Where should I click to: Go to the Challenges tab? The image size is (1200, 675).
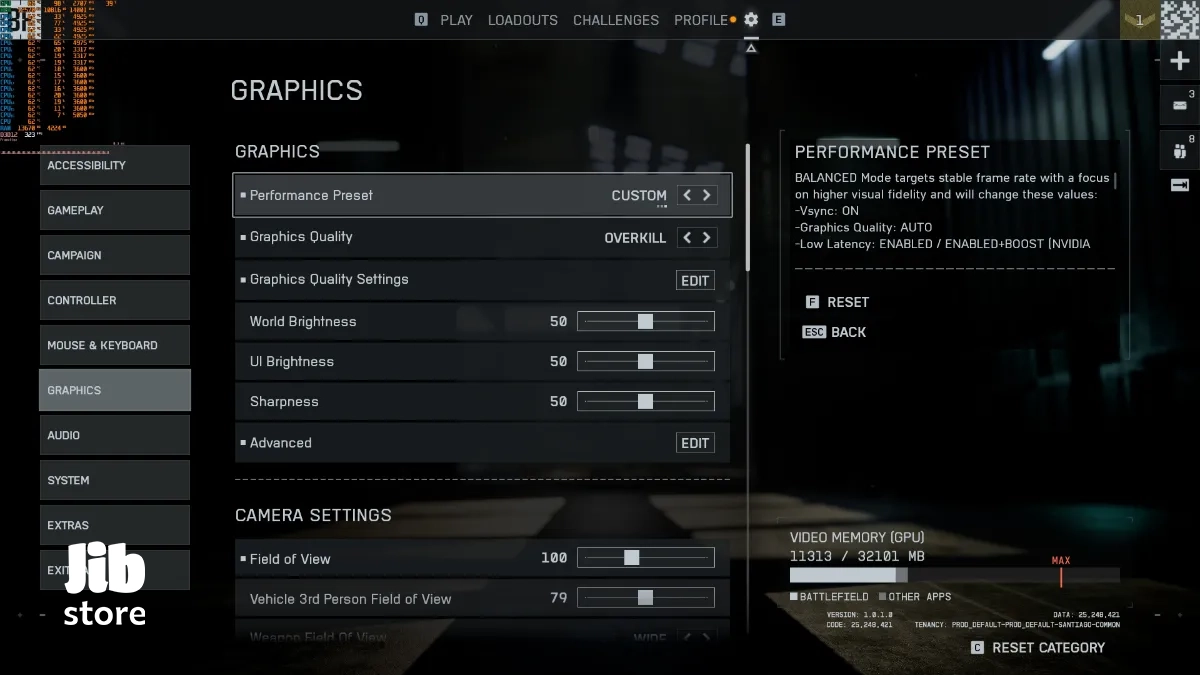pos(616,20)
